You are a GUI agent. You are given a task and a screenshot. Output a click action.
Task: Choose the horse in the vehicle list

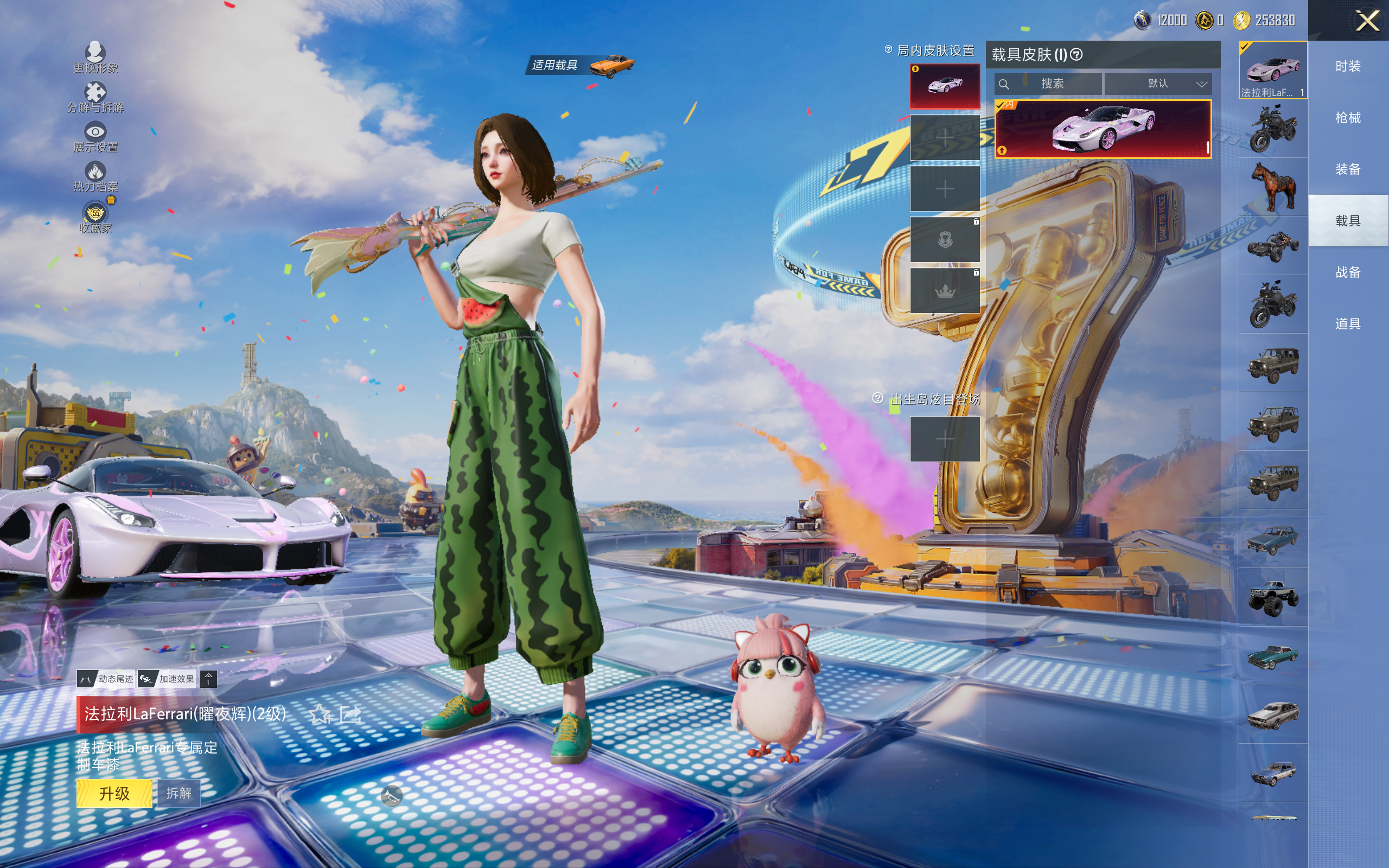1273,187
